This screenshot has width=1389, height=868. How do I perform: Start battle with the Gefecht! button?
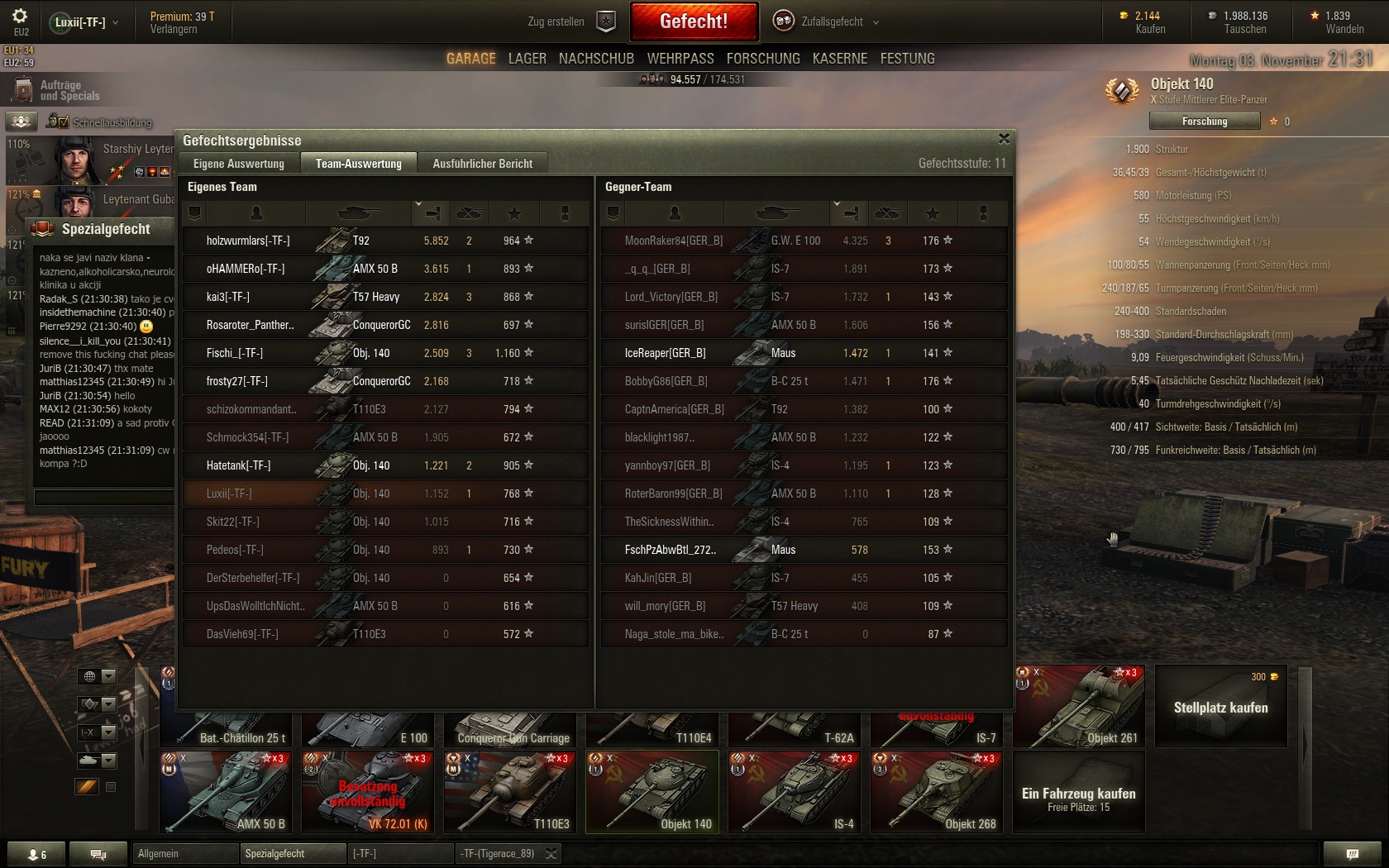pos(694,21)
